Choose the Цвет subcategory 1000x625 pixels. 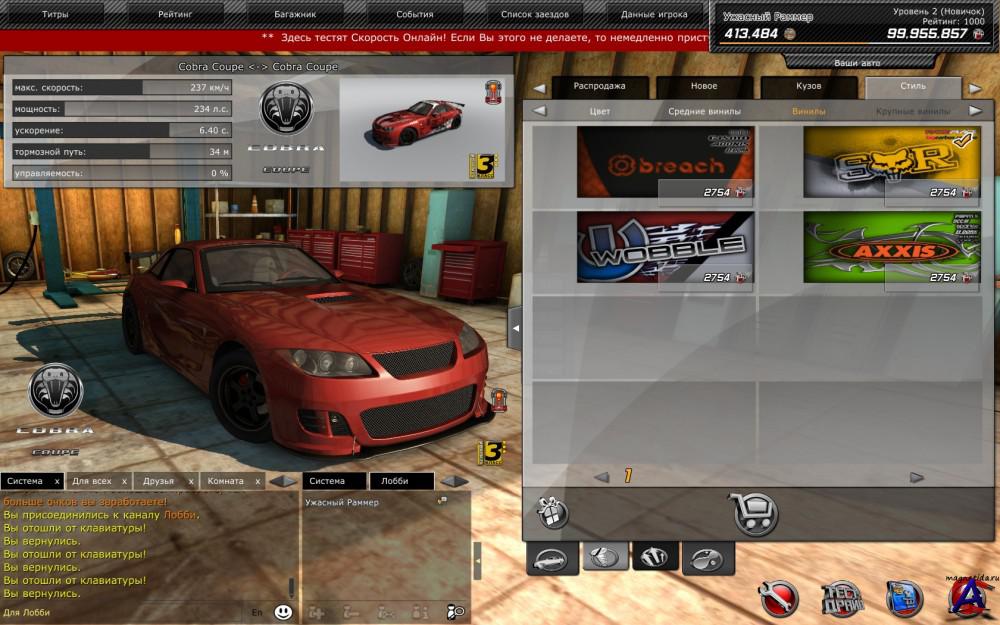[x=600, y=111]
